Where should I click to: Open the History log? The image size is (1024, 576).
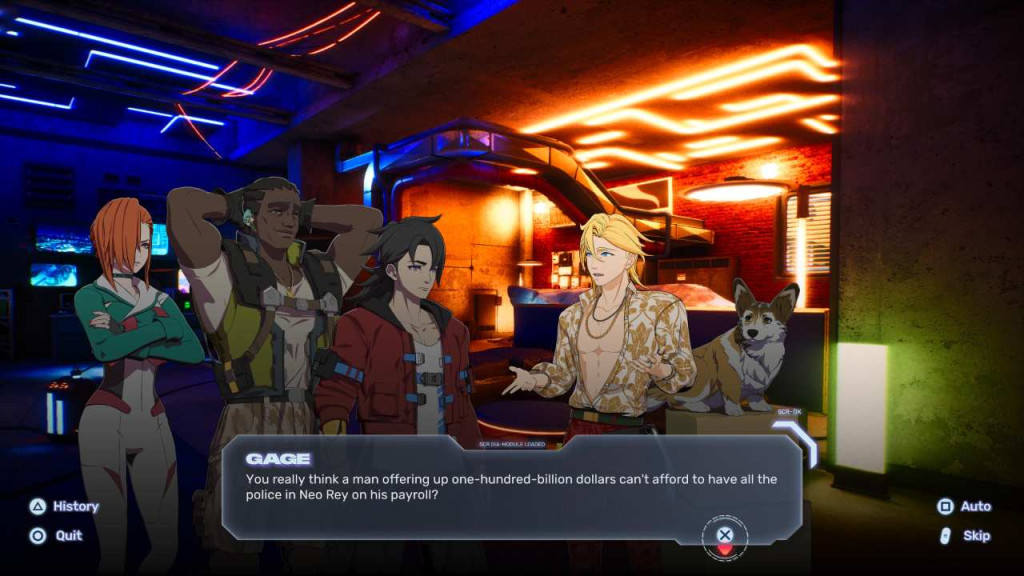pyautogui.click(x=64, y=506)
